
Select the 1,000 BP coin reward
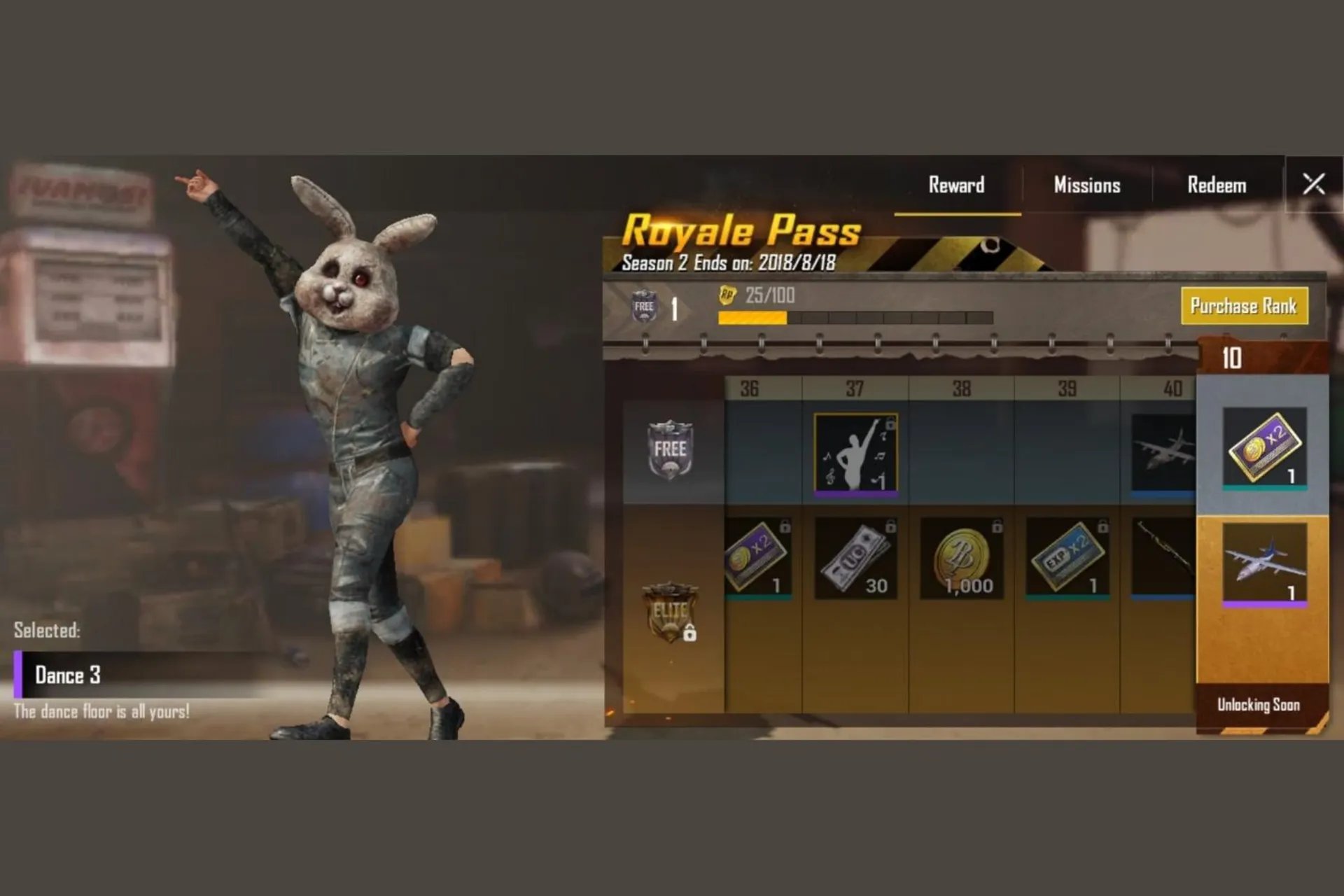(x=962, y=558)
